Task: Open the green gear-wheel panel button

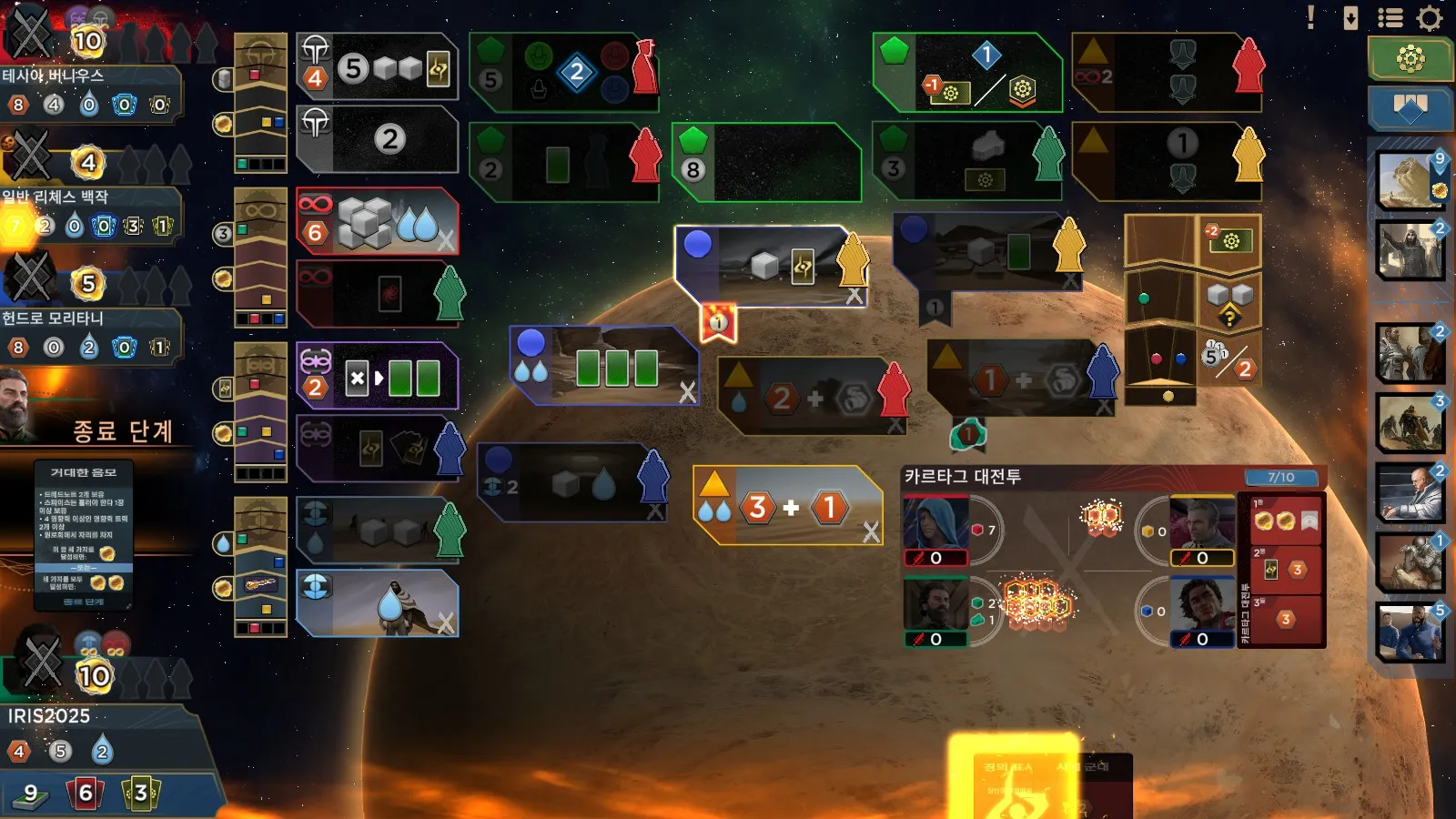Action: (1410, 59)
